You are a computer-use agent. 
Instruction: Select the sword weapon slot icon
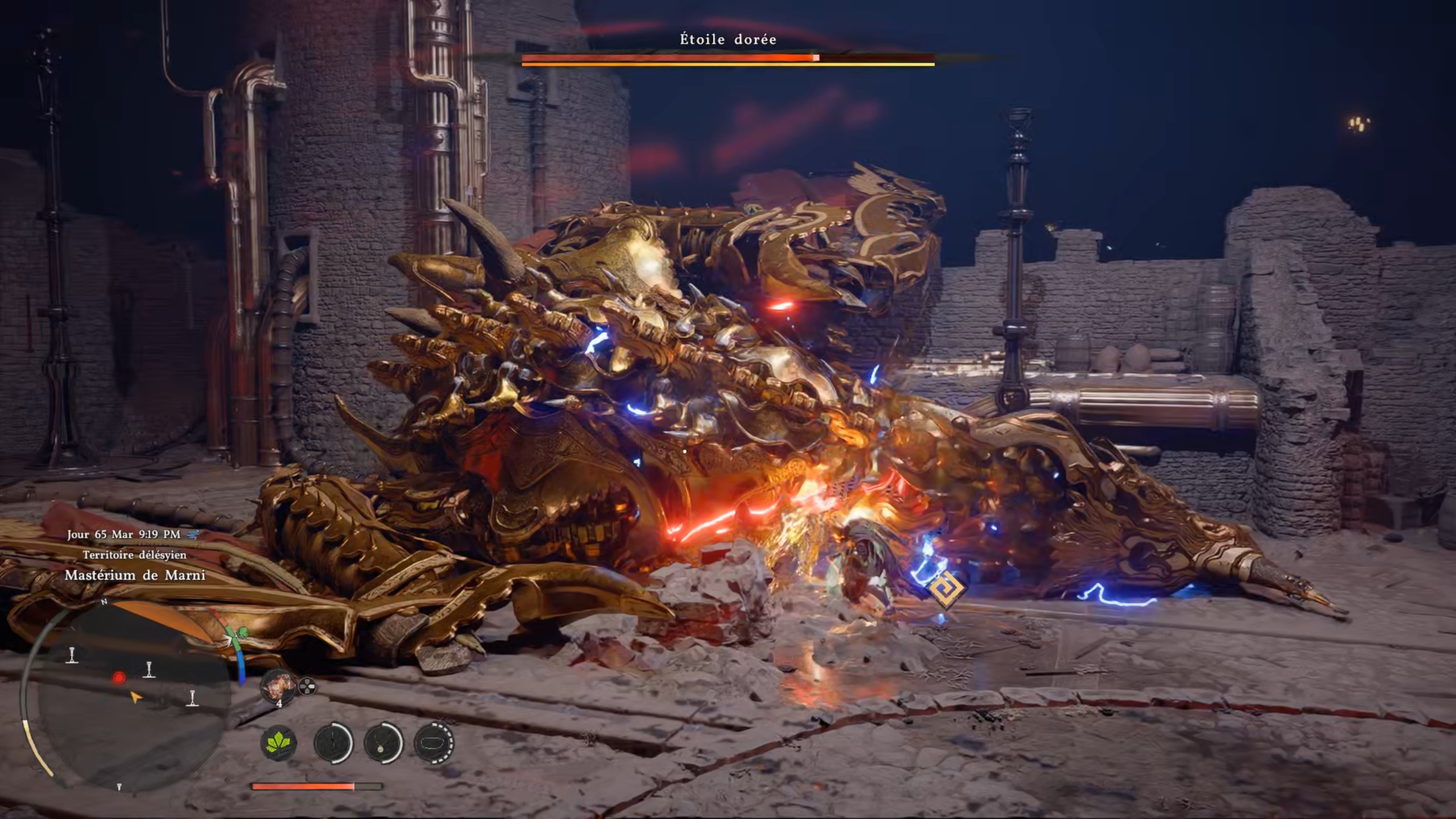pos(333,743)
